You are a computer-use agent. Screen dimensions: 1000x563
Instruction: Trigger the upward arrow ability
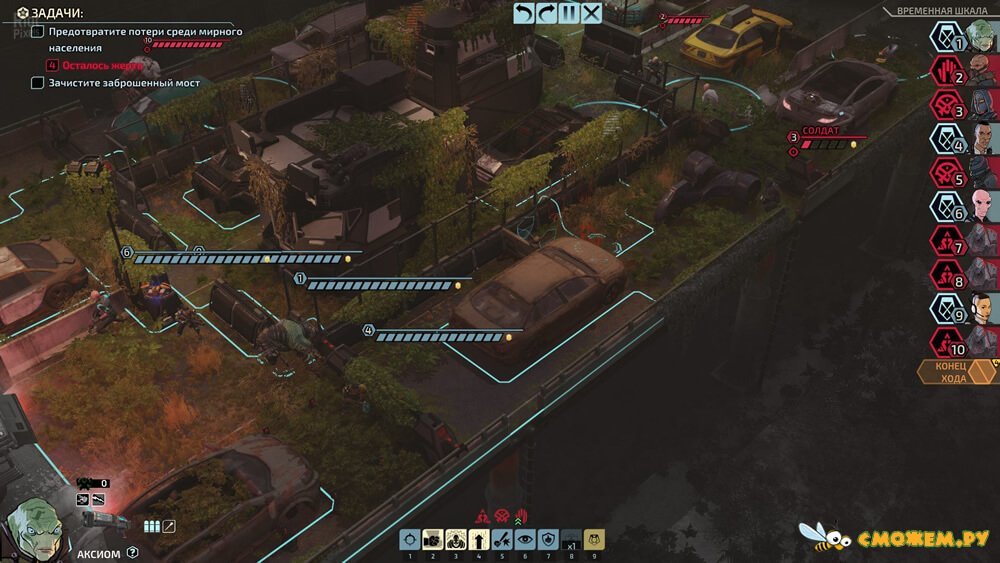[479, 540]
